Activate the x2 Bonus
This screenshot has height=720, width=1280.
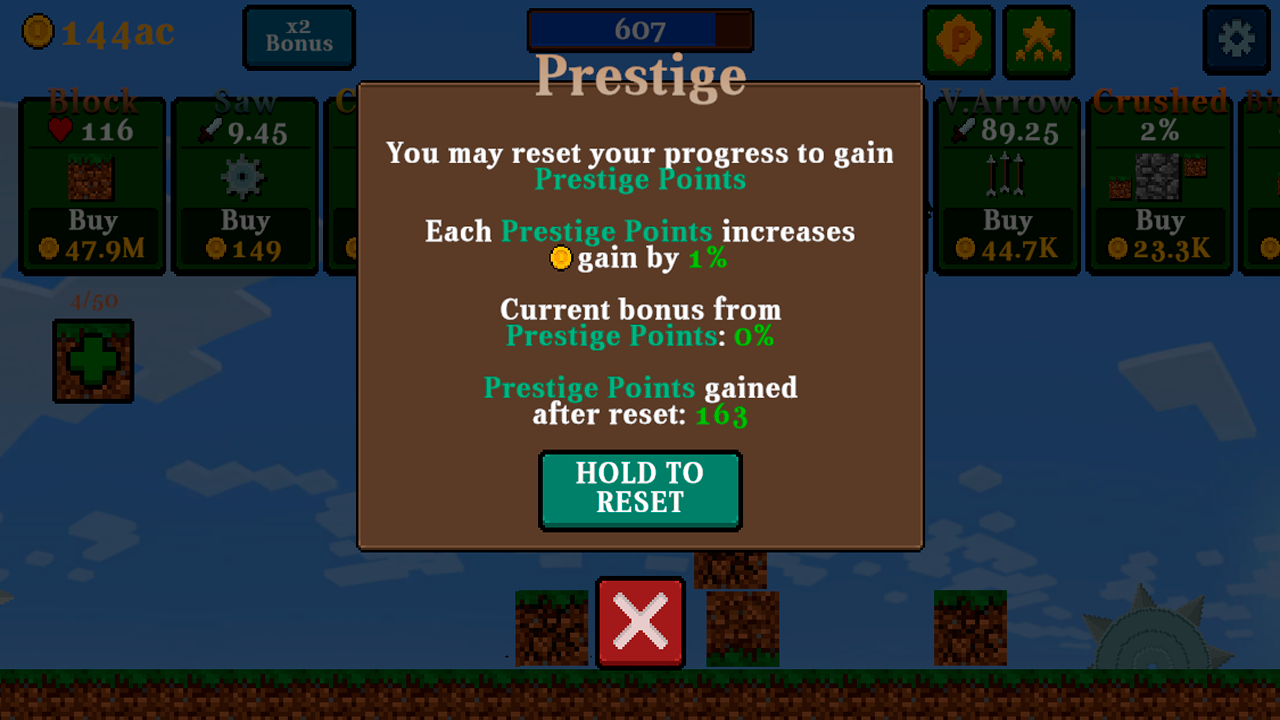298,37
